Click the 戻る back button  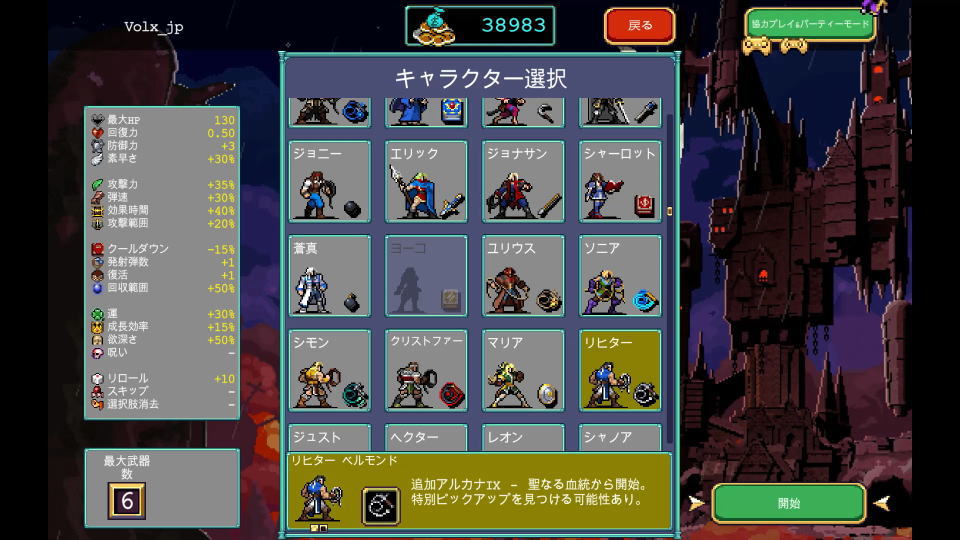(x=639, y=26)
